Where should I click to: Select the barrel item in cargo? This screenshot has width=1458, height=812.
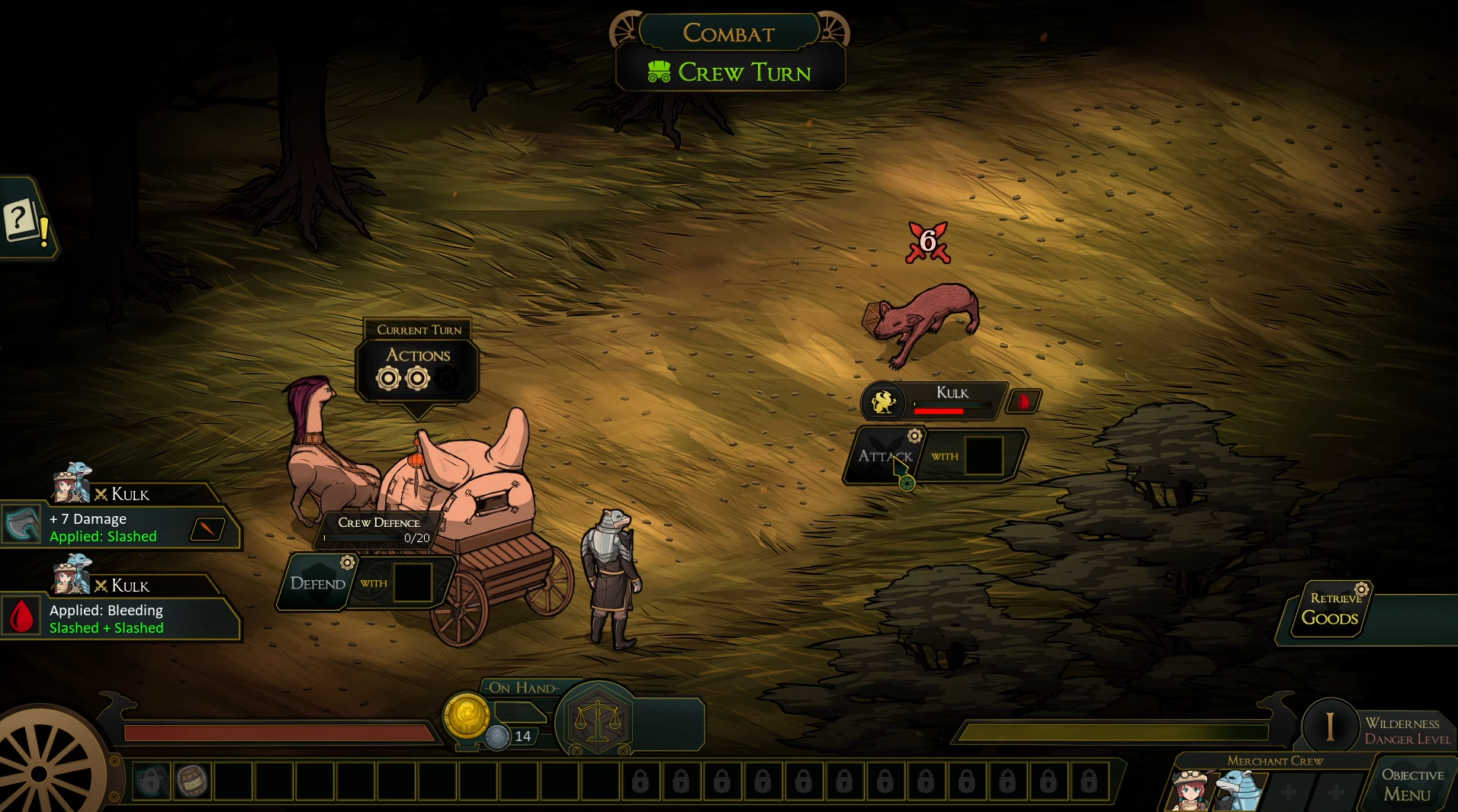(x=192, y=781)
